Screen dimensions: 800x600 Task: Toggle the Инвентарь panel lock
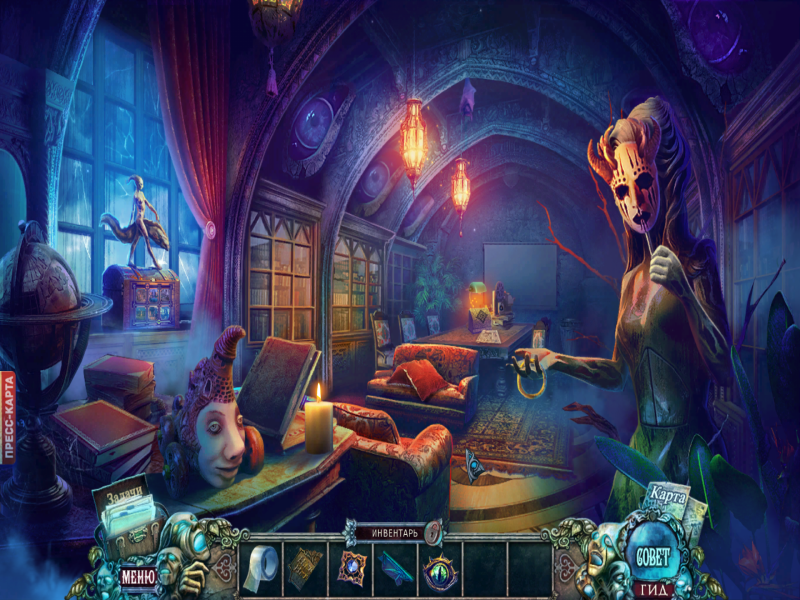coord(433,533)
